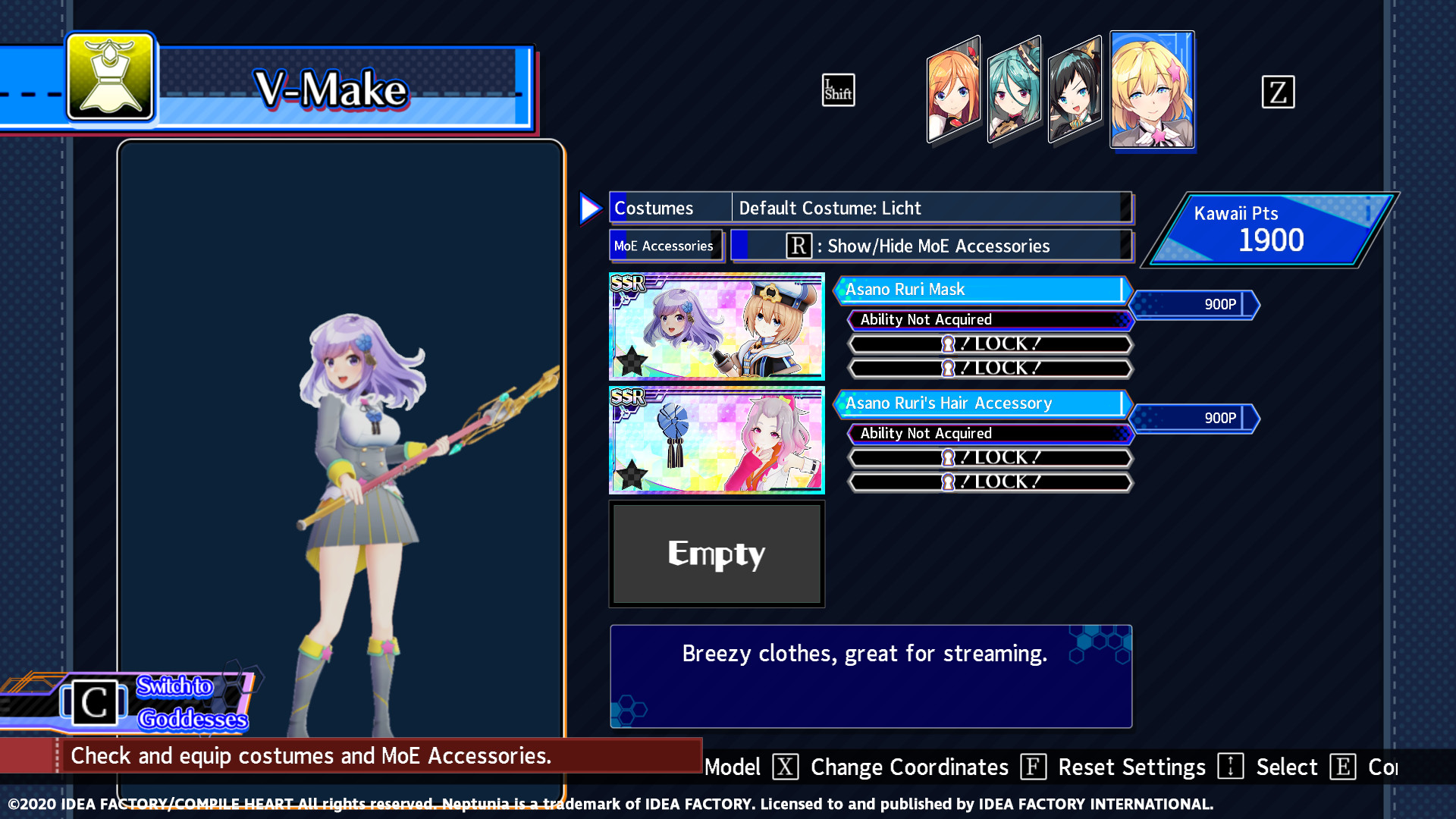1456x819 pixels.
Task: Select the black-haired character portrait
Action: tap(1076, 91)
